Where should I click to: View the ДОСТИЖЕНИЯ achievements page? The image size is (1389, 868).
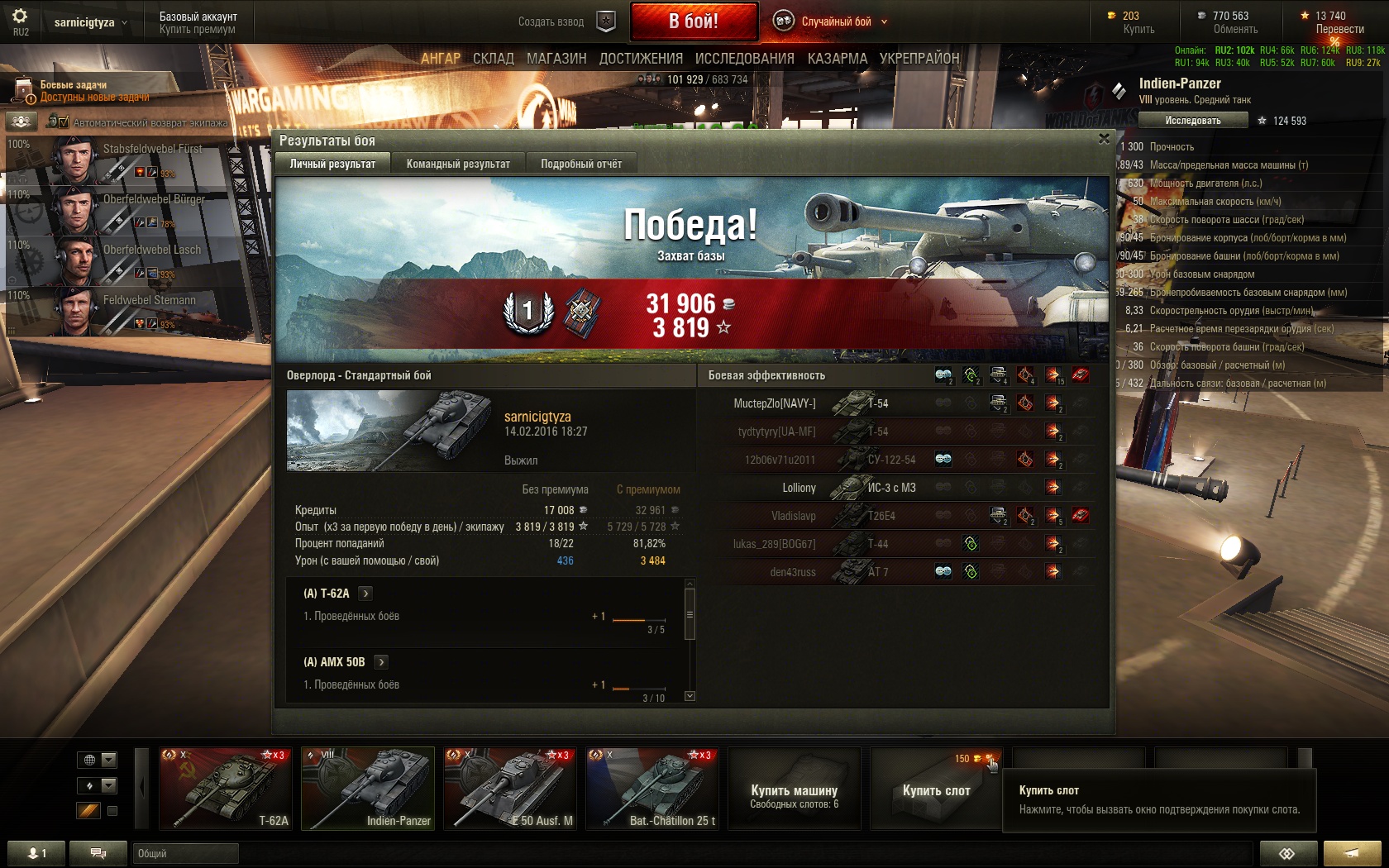click(641, 59)
